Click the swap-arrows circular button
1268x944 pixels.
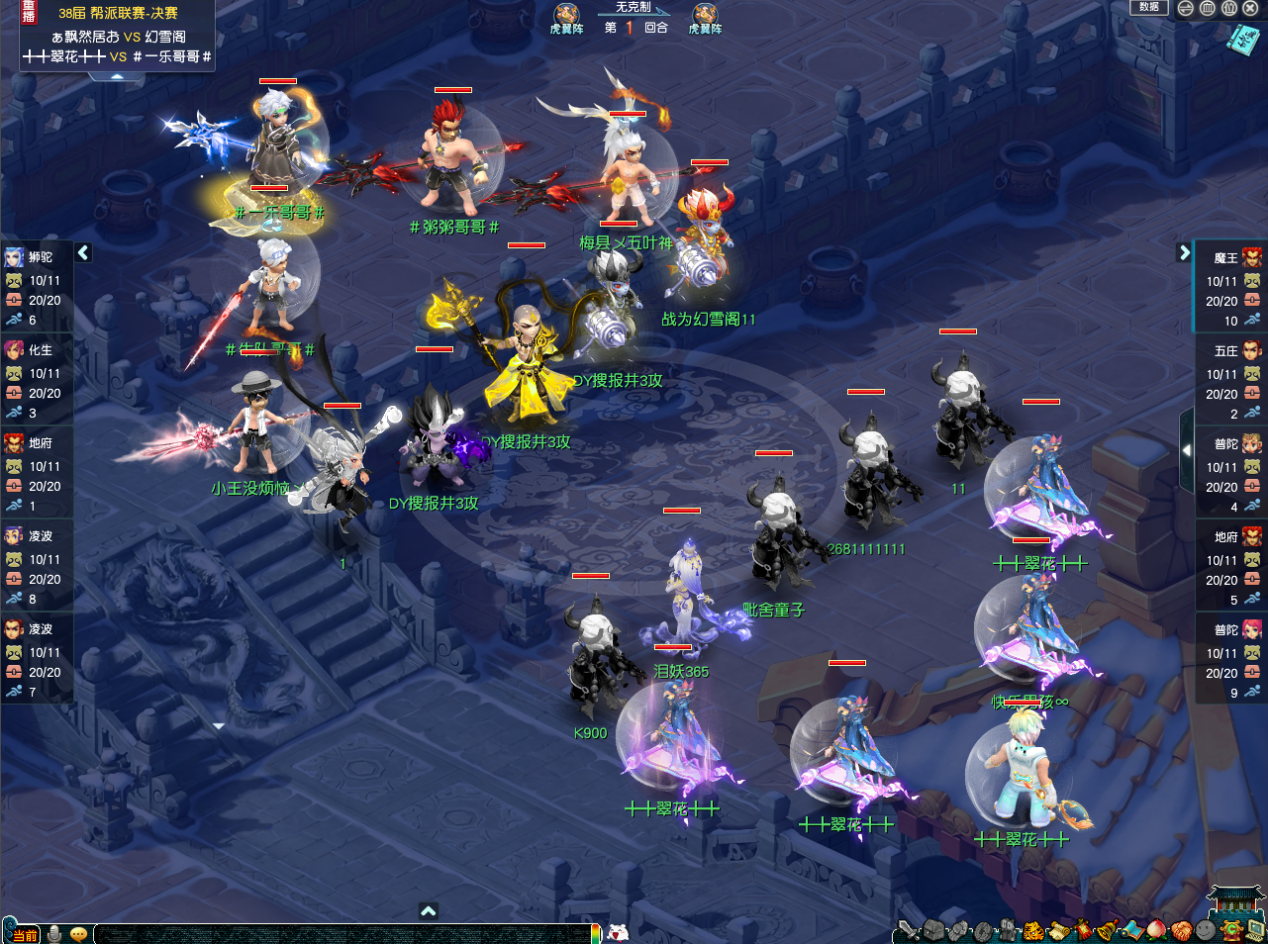pos(1184,8)
